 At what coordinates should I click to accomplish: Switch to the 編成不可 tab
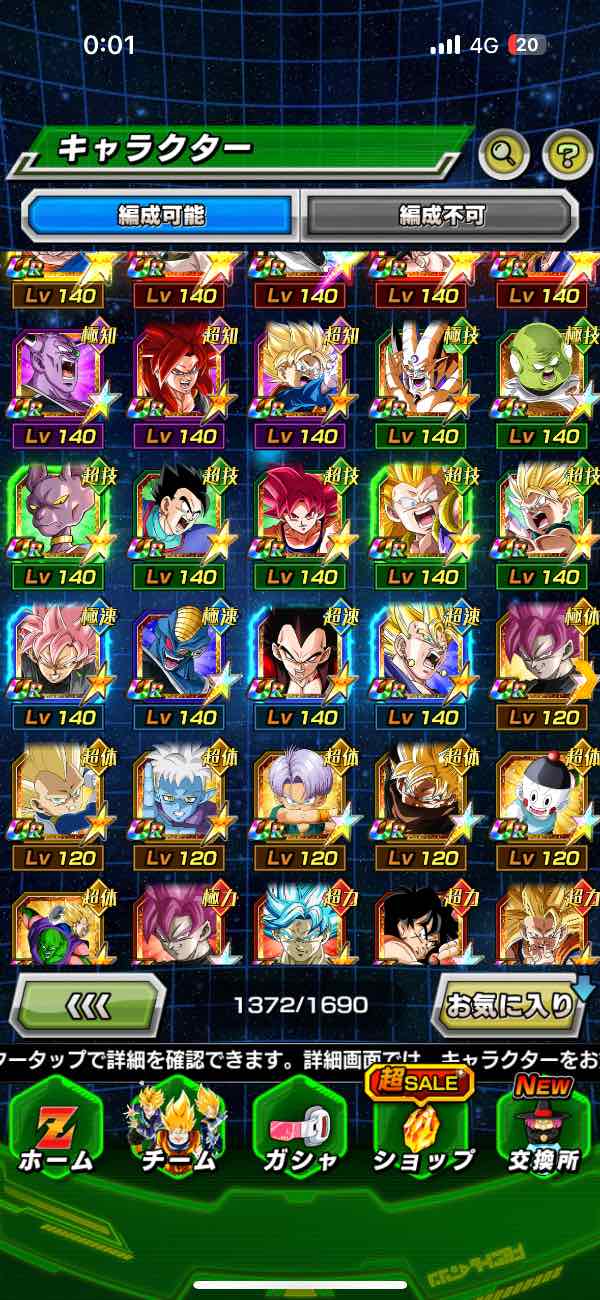pyautogui.click(x=441, y=214)
